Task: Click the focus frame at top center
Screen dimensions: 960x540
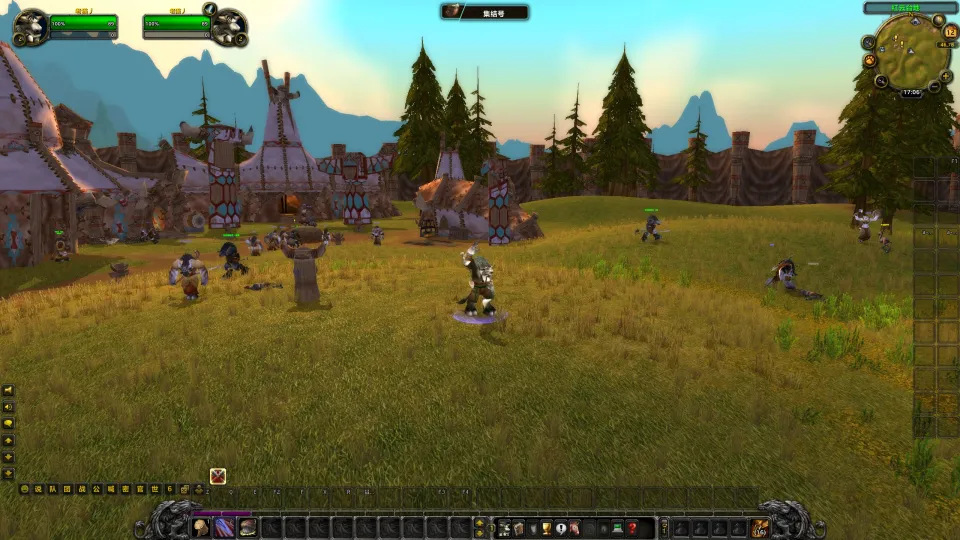Action: coord(485,11)
